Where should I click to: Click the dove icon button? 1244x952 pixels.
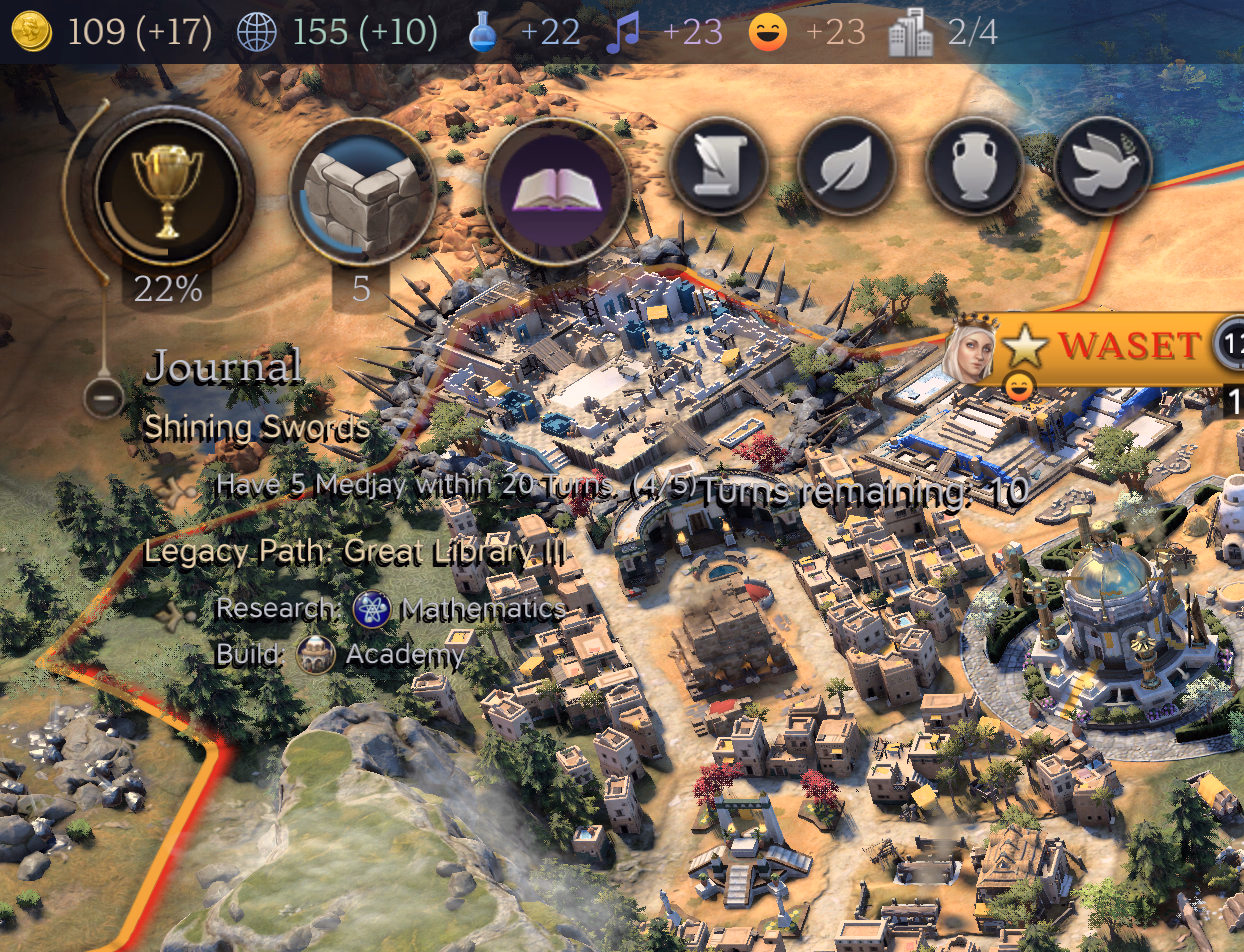click(1102, 167)
